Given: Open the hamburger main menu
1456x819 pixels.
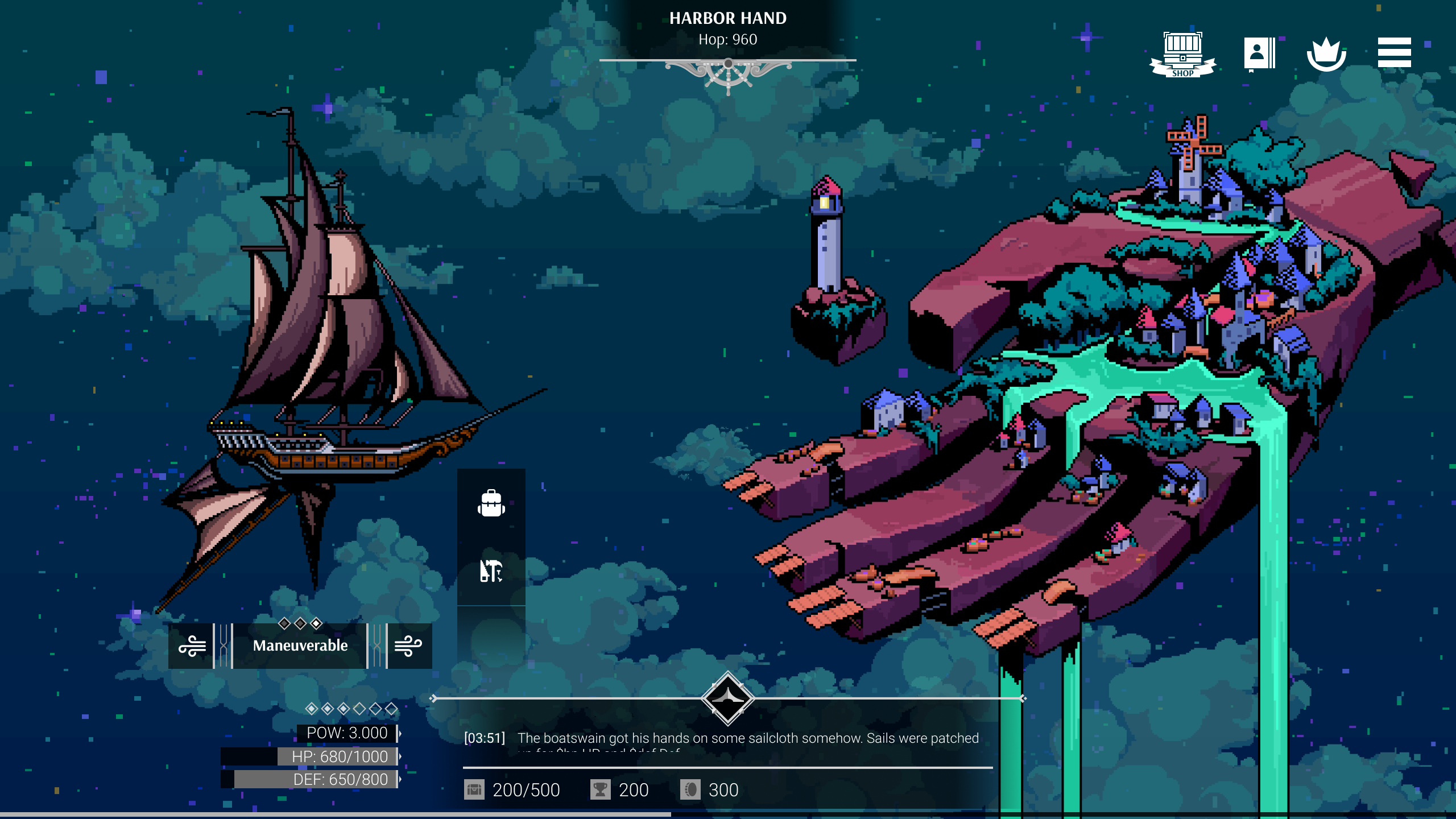Looking at the screenshot, I should pyautogui.click(x=1394, y=53).
